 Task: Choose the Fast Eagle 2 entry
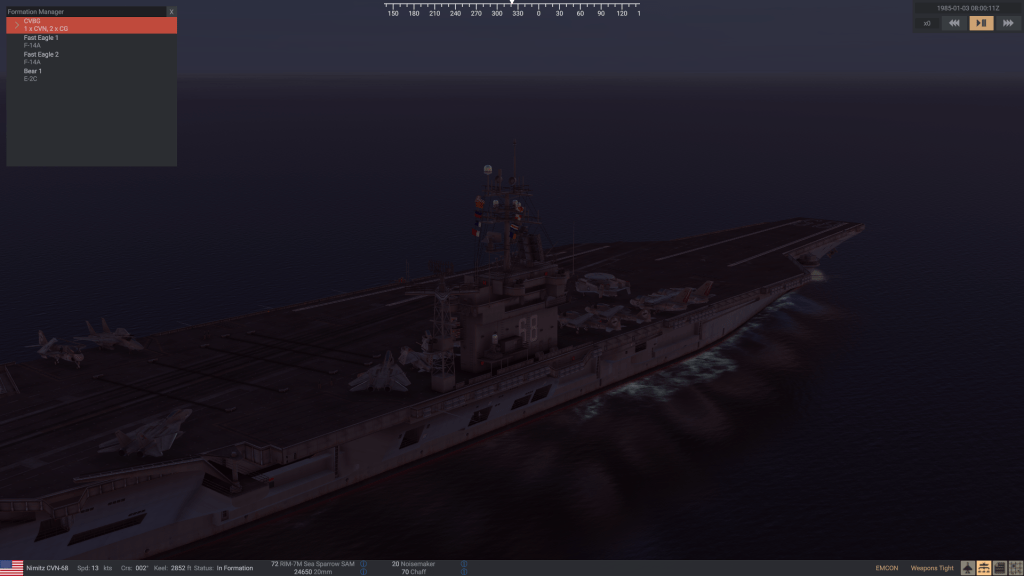point(41,58)
